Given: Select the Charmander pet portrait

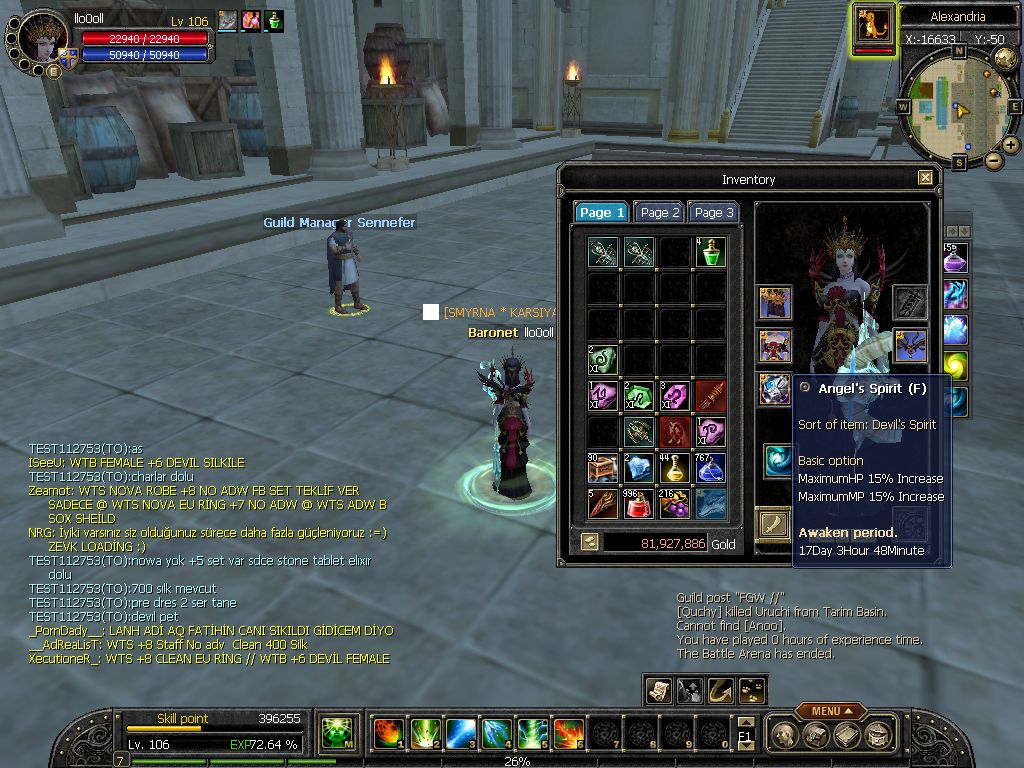Looking at the screenshot, I should pyautogui.click(x=874, y=25).
